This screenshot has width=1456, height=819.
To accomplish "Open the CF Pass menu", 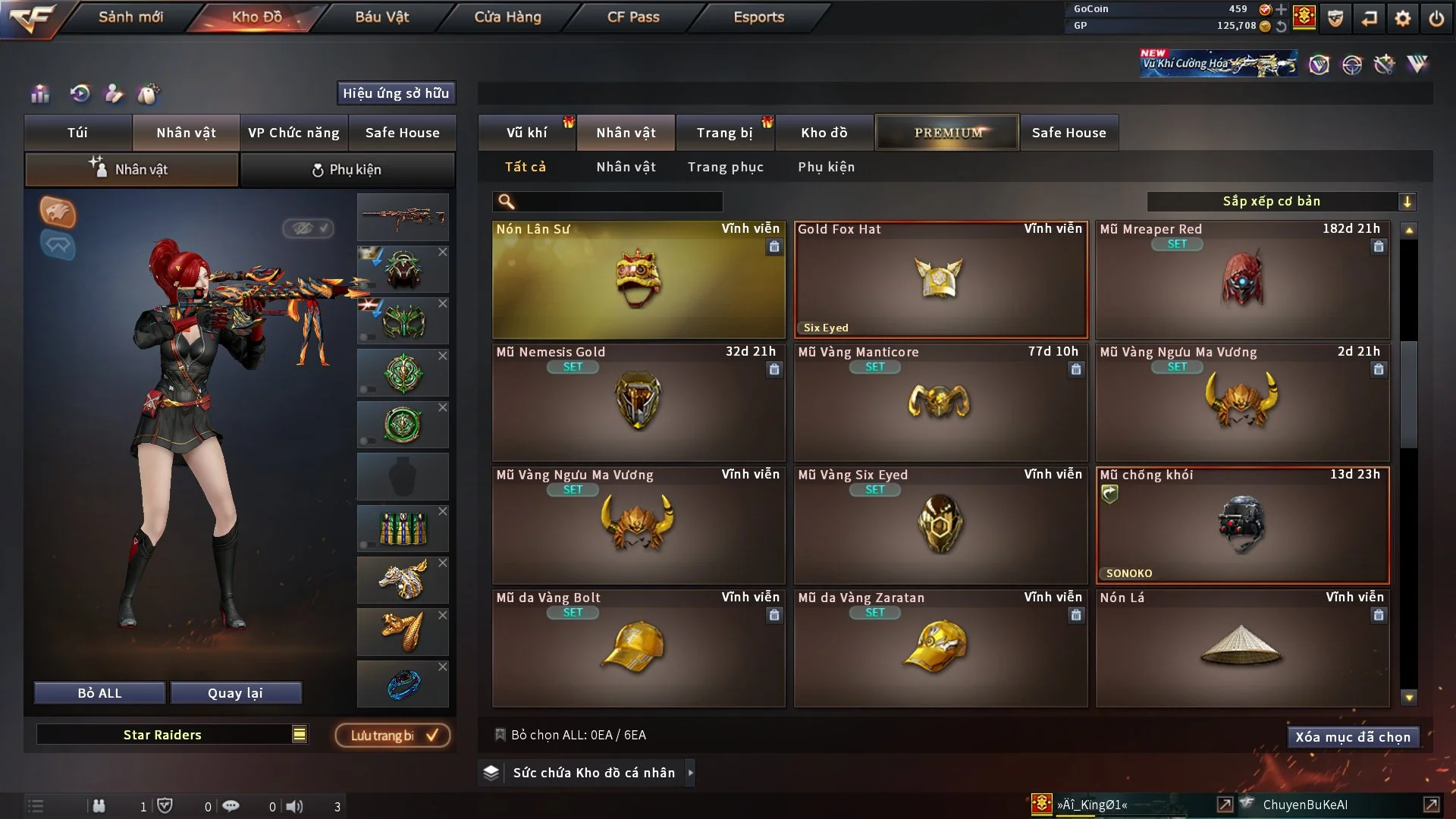I will point(633,17).
